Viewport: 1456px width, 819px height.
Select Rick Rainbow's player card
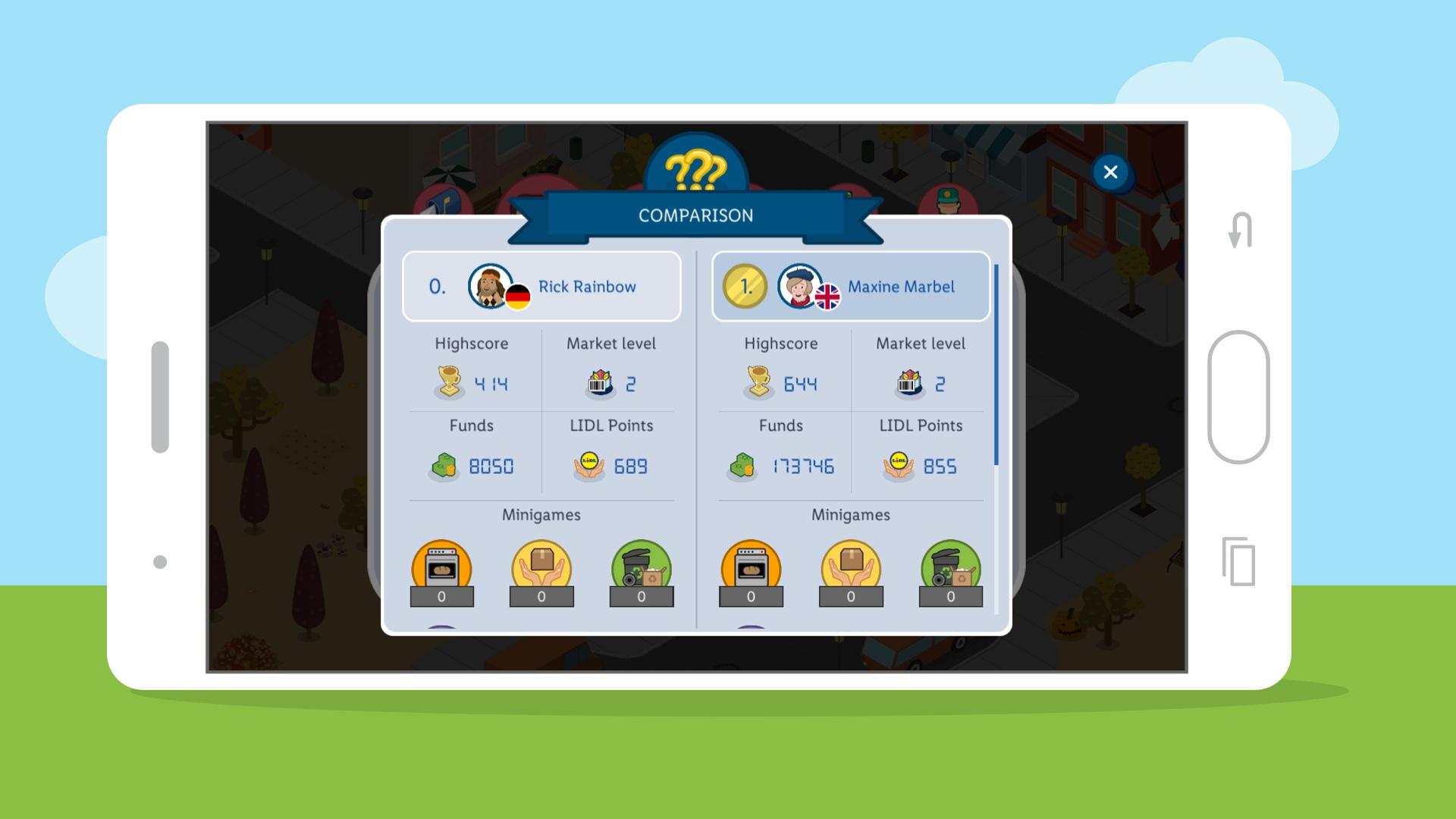tap(541, 287)
